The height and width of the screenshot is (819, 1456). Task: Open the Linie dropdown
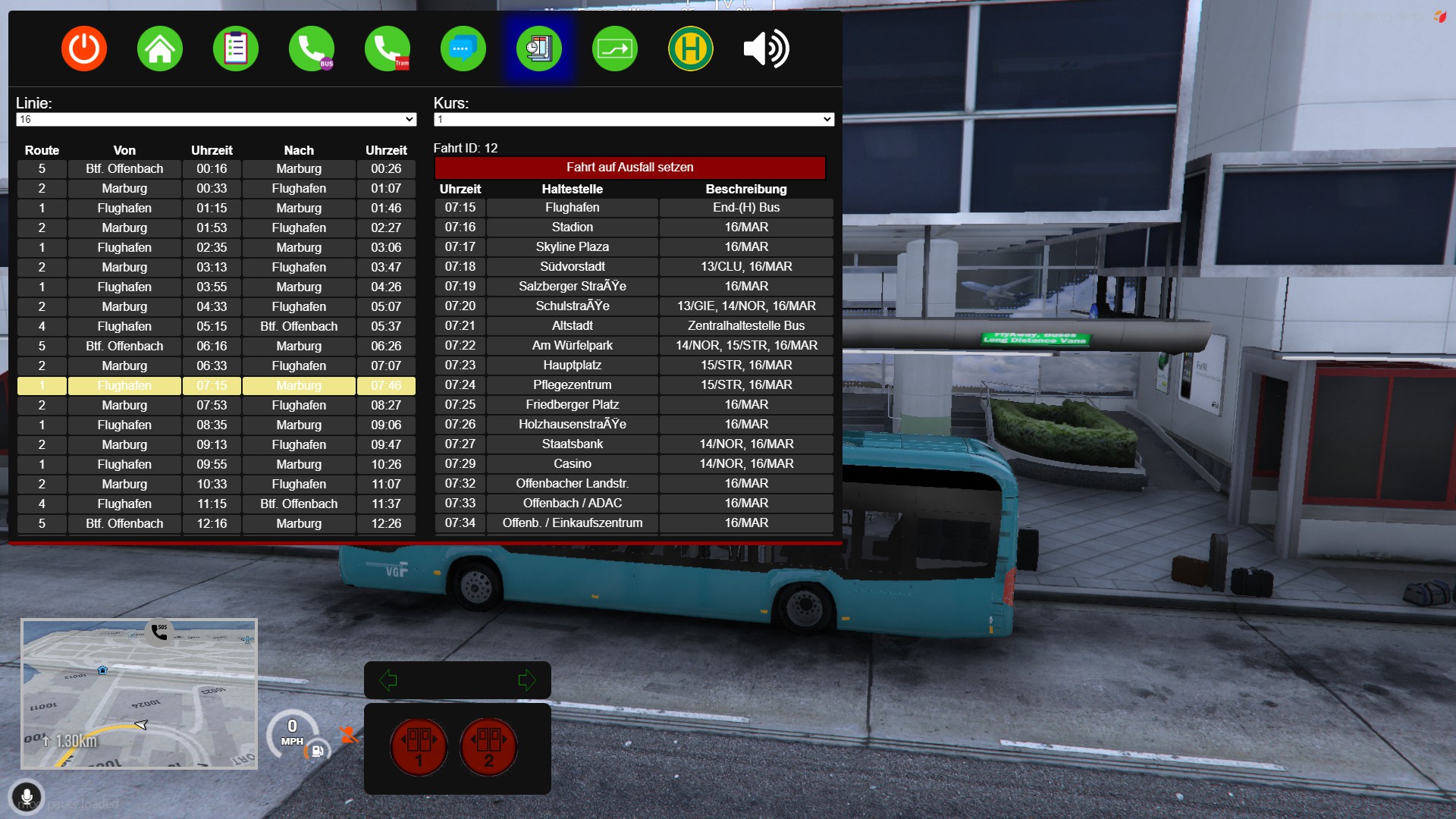216,120
